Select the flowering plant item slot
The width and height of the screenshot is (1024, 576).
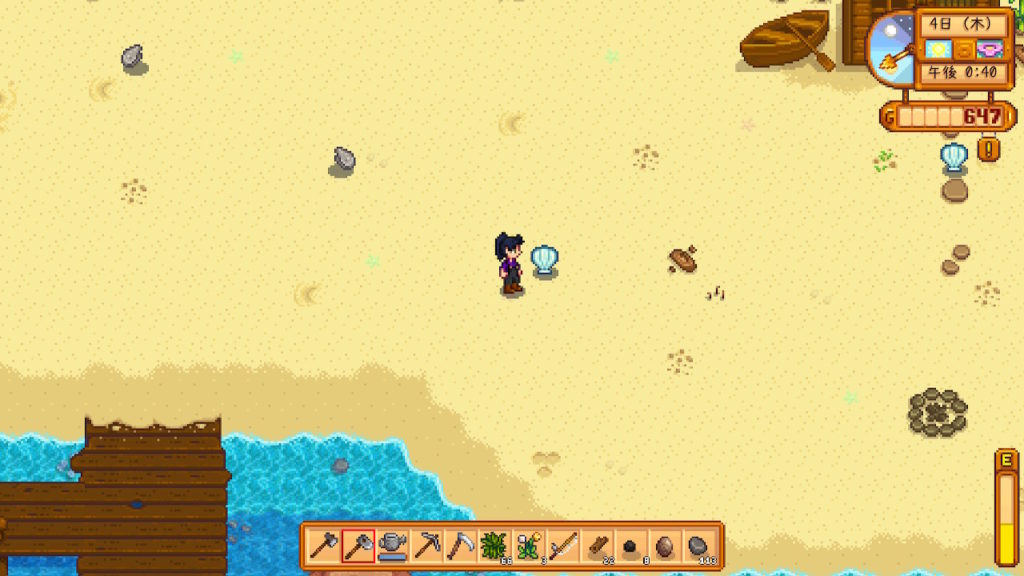pos(529,546)
